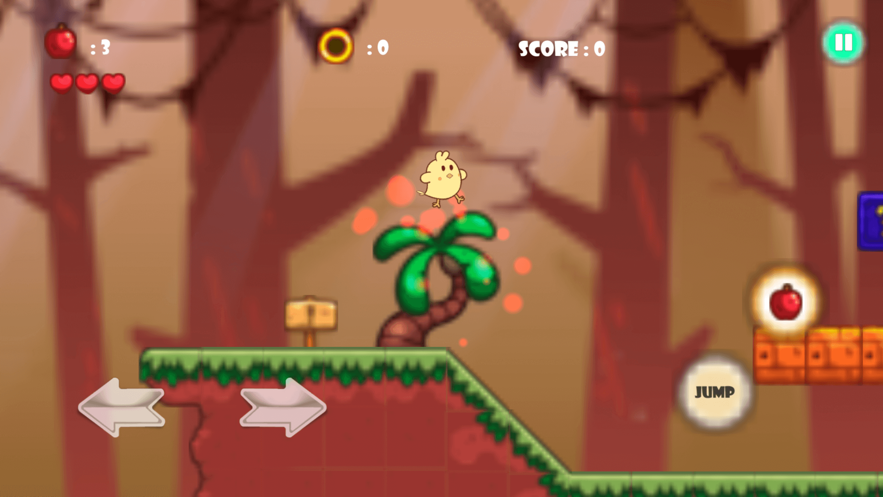Tap the JUMP button
Viewport: 883px width, 497px height.
click(714, 392)
